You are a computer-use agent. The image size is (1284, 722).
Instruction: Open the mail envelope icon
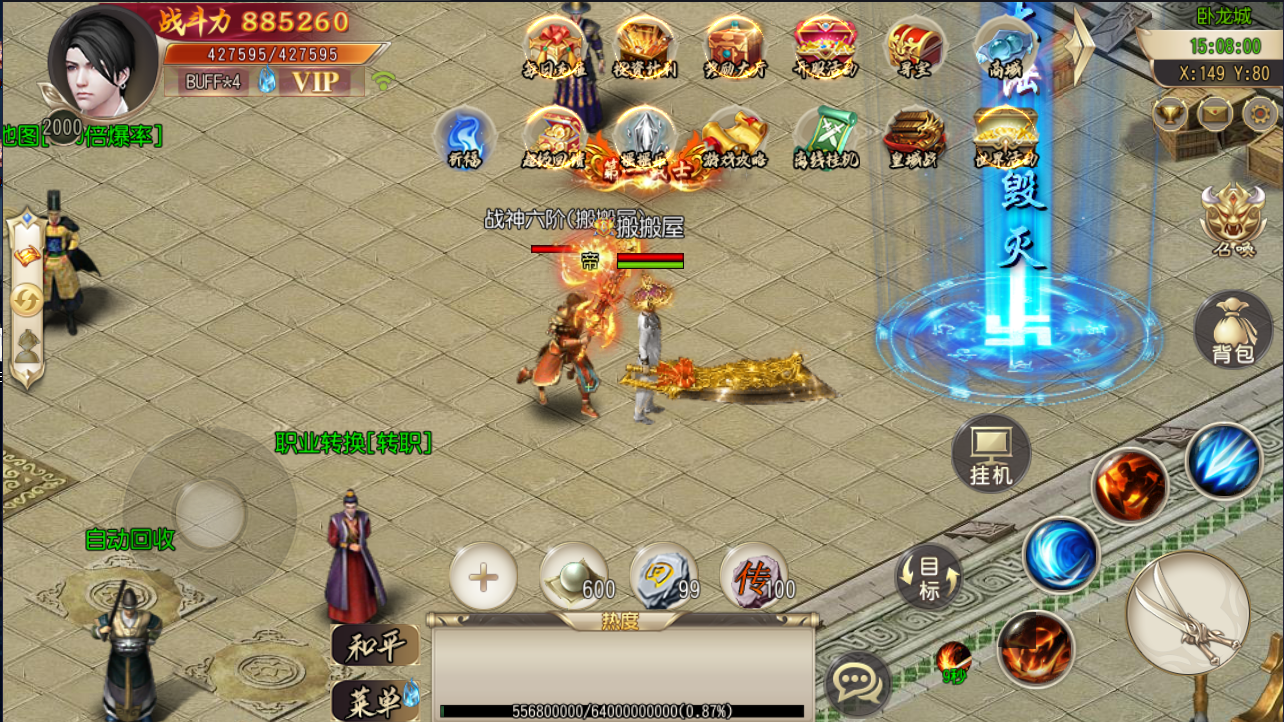[1214, 112]
